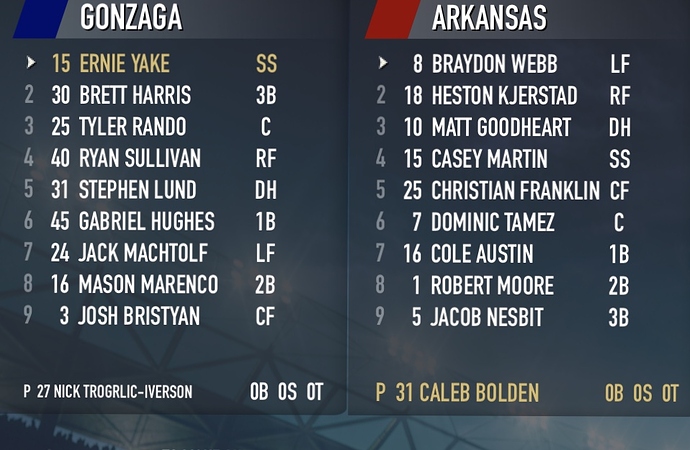
Task: Select Josh Bristyan center fielder
Action: 139,317
